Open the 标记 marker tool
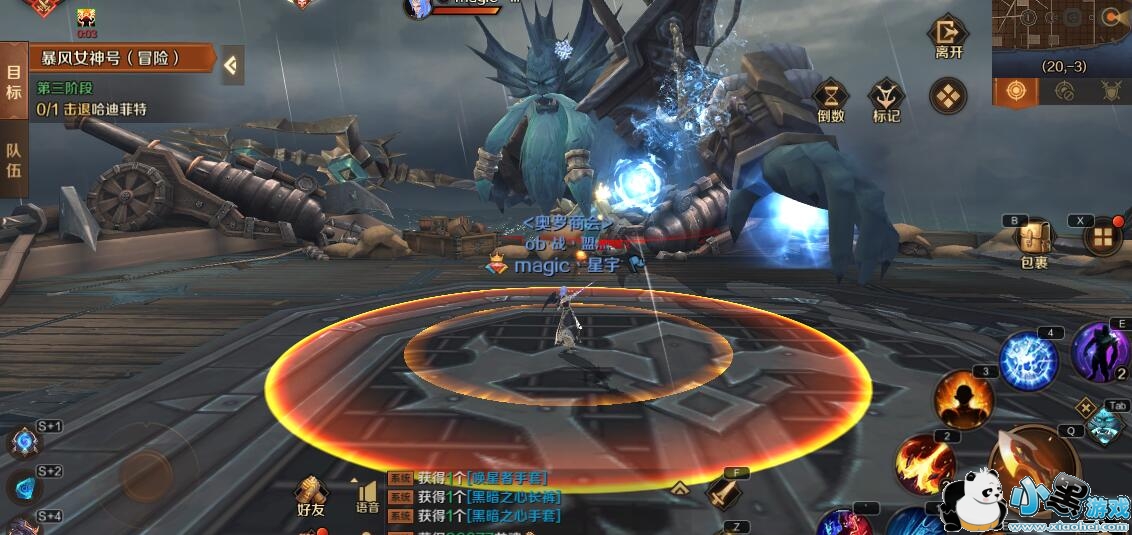The image size is (1132, 535). click(886, 100)
